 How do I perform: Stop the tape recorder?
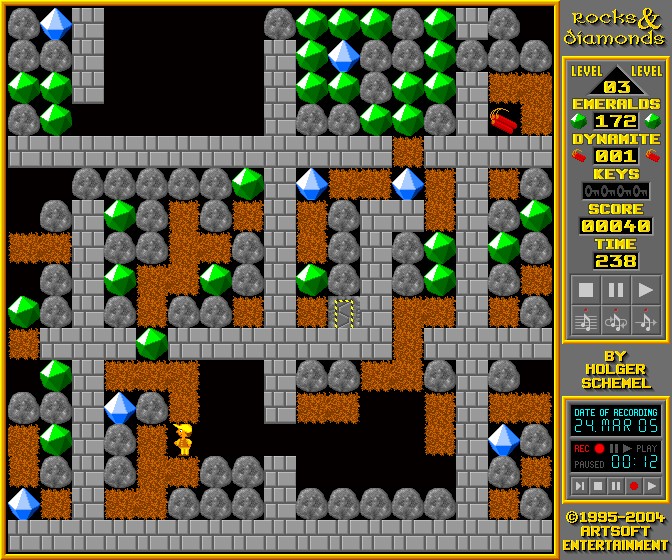[x=597, y=486]
